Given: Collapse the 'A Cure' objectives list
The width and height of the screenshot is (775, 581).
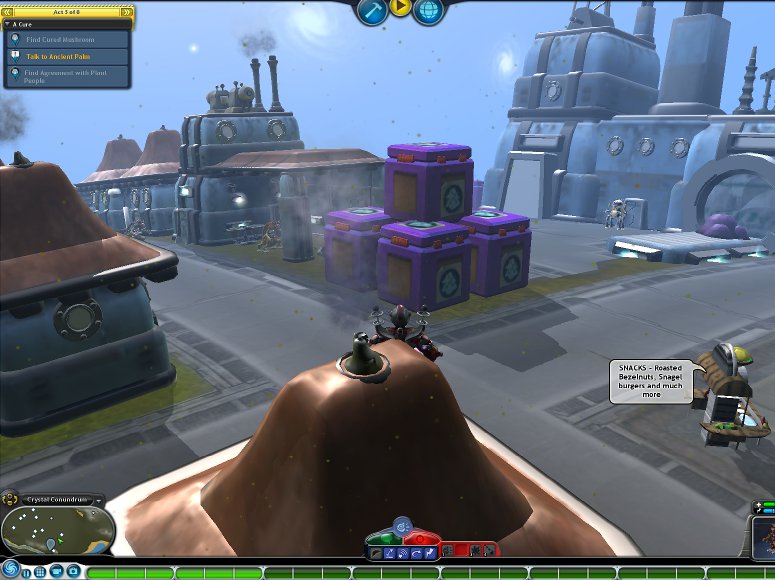Looking at the screenshot, I should click(x=8, y=23).
